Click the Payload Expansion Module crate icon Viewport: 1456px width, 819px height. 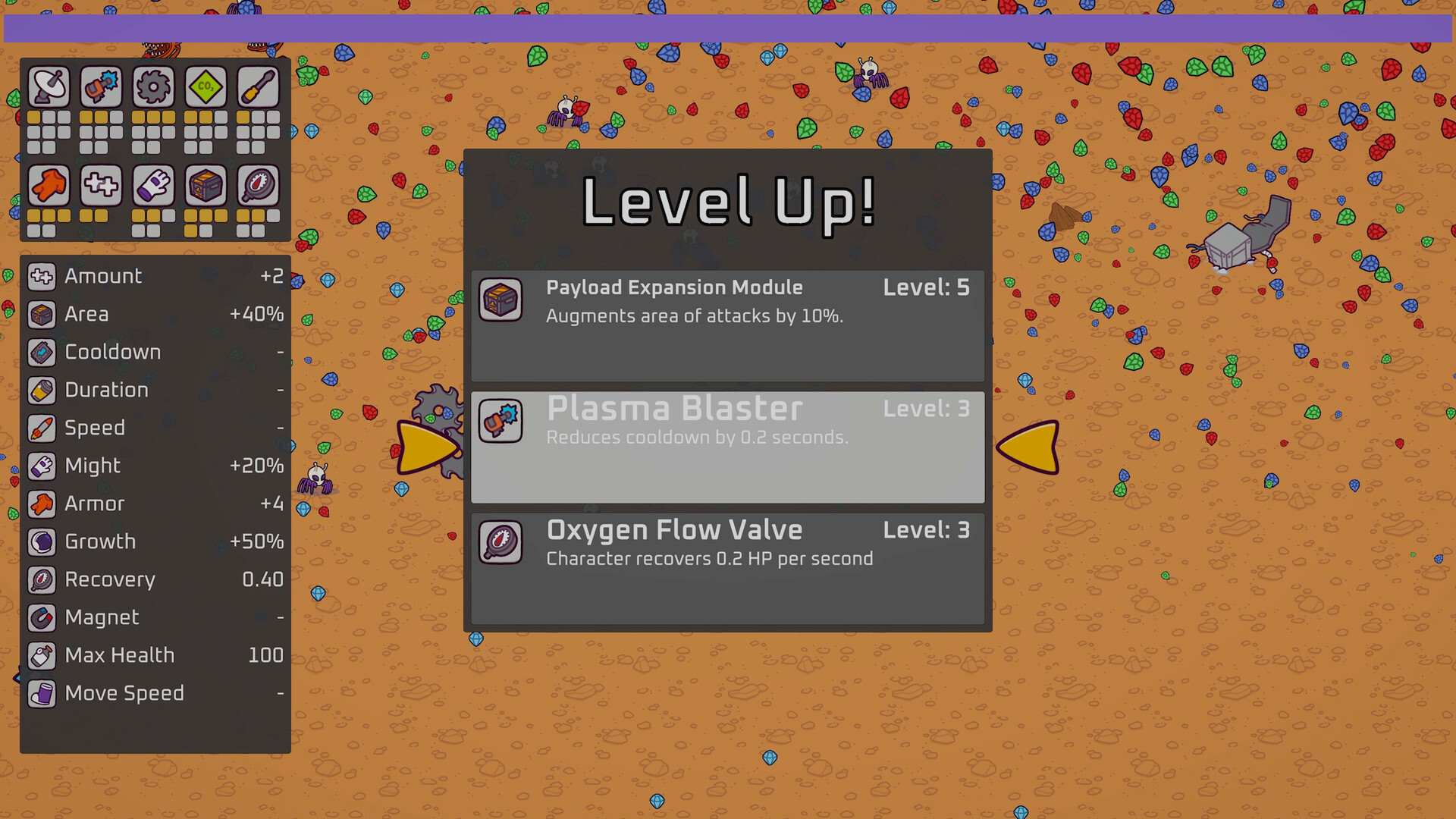(x=204, y=186)
